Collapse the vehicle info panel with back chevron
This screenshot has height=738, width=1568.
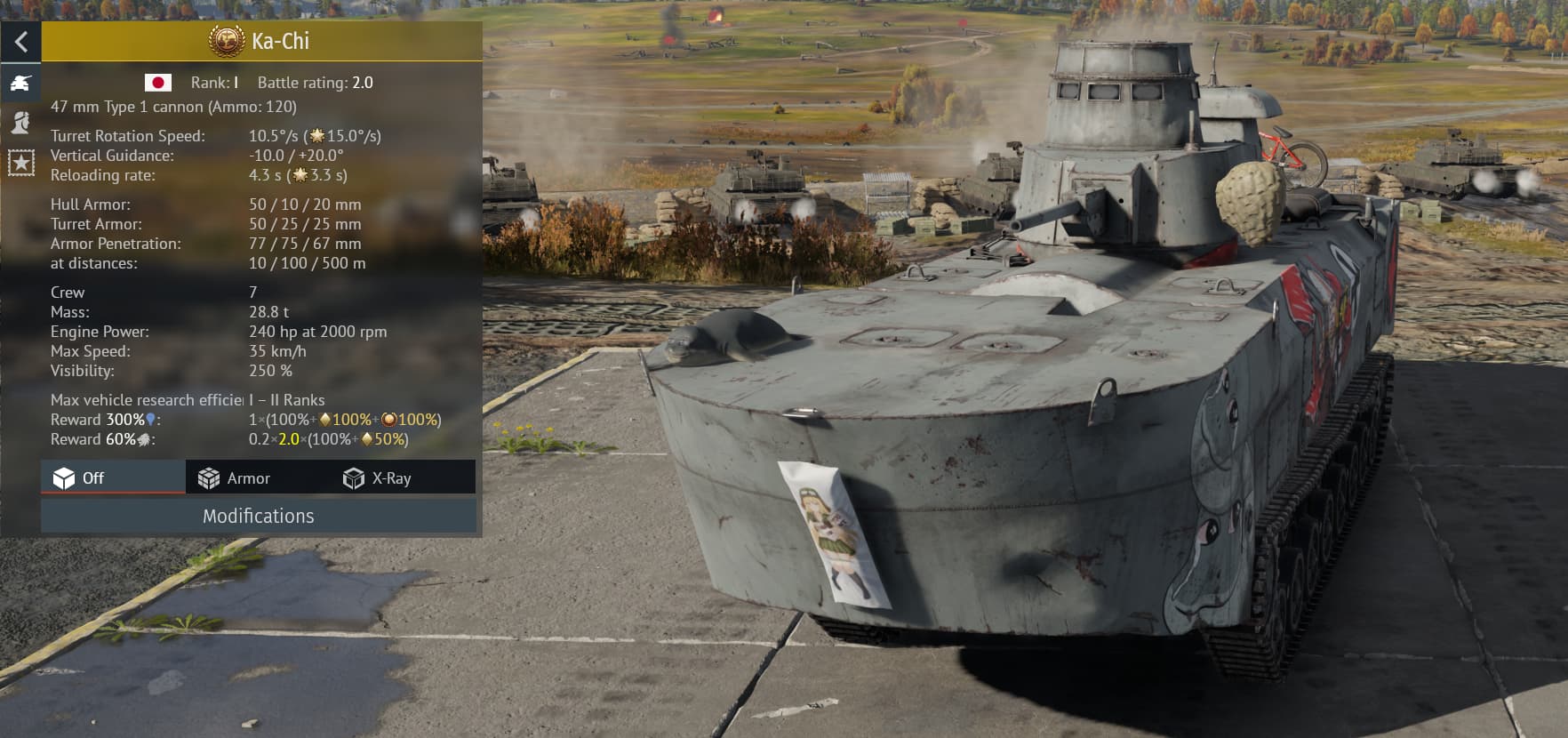click(20, 40)
